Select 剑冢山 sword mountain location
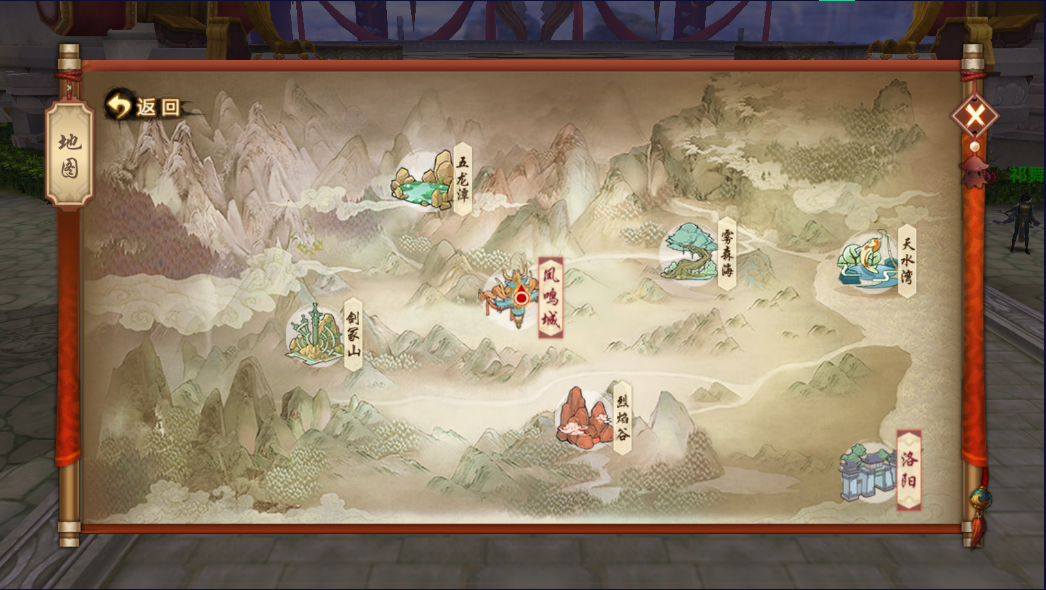The height and width of the screenshot is (590, 1046). point(317,334)
